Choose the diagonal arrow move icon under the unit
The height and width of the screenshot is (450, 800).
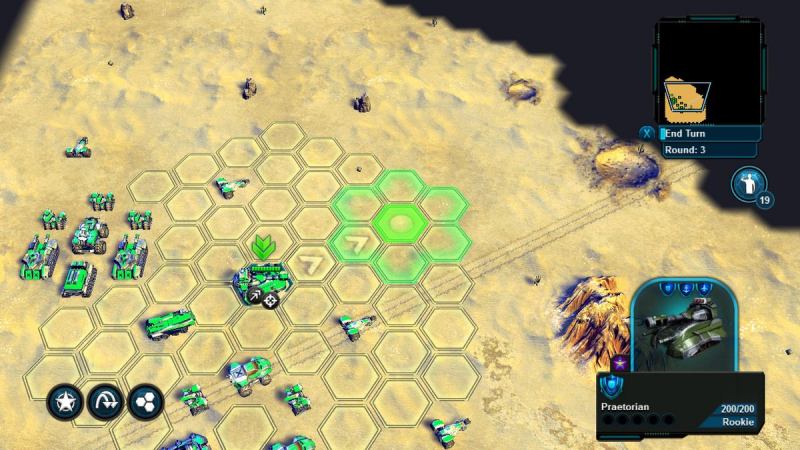click(x=254, y=297)
